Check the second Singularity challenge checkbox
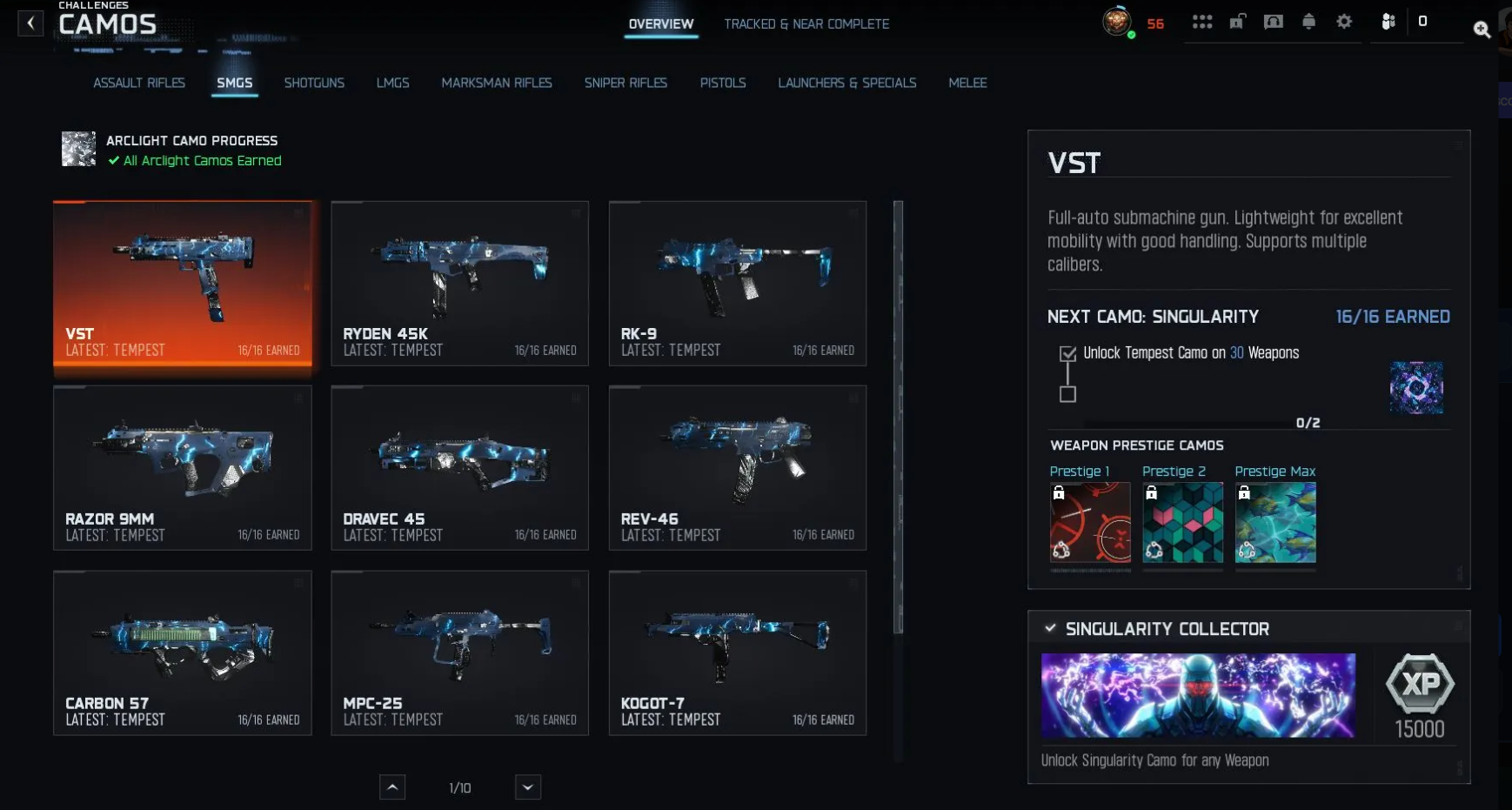This screenshot has height=810, width=1512. pyautogui.click(x=1068, y=394)
